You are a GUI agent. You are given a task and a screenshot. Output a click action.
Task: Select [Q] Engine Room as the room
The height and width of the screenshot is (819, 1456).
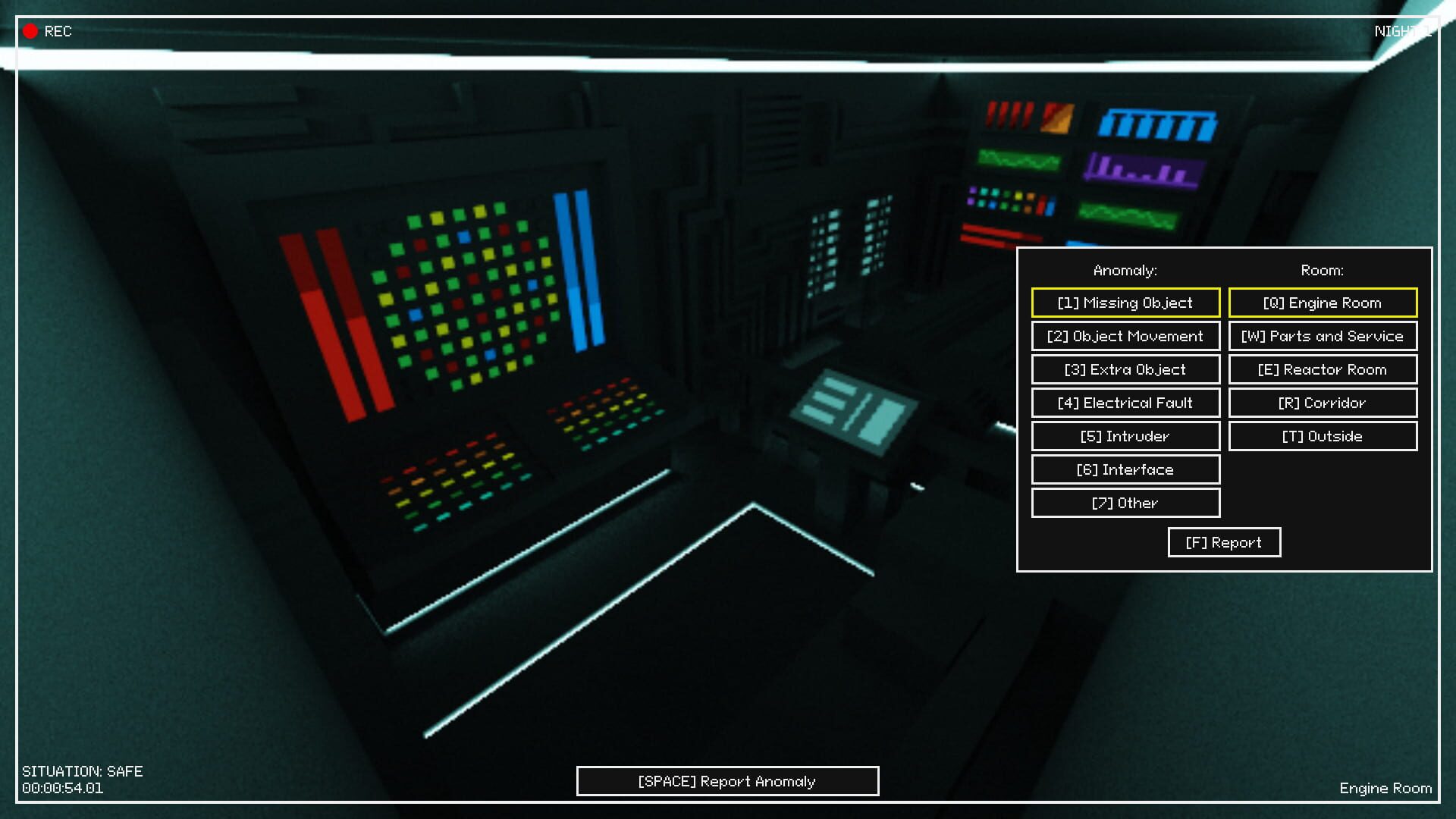coord(1323,303)
